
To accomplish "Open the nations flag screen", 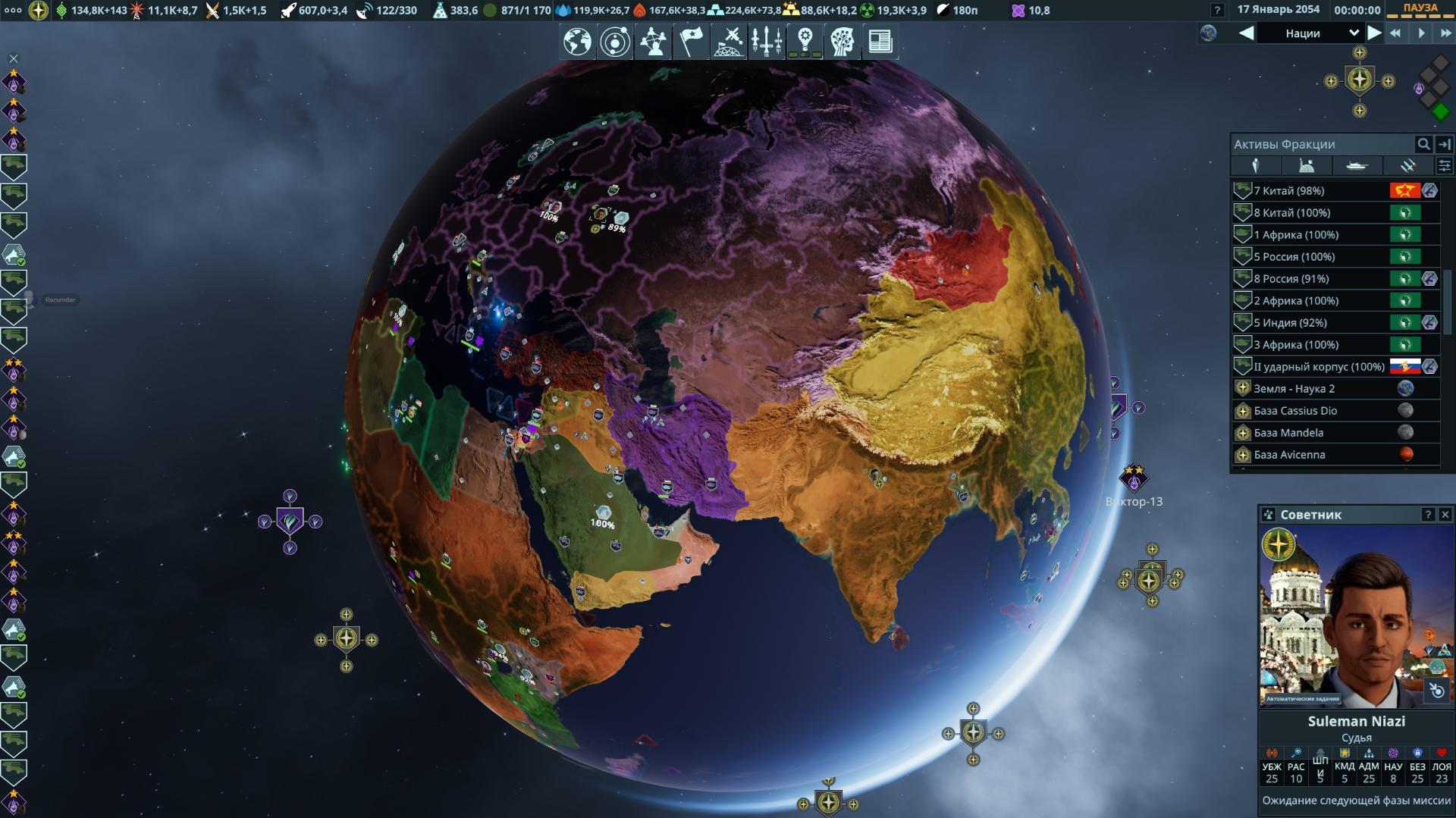I will (x=691, y=42).
